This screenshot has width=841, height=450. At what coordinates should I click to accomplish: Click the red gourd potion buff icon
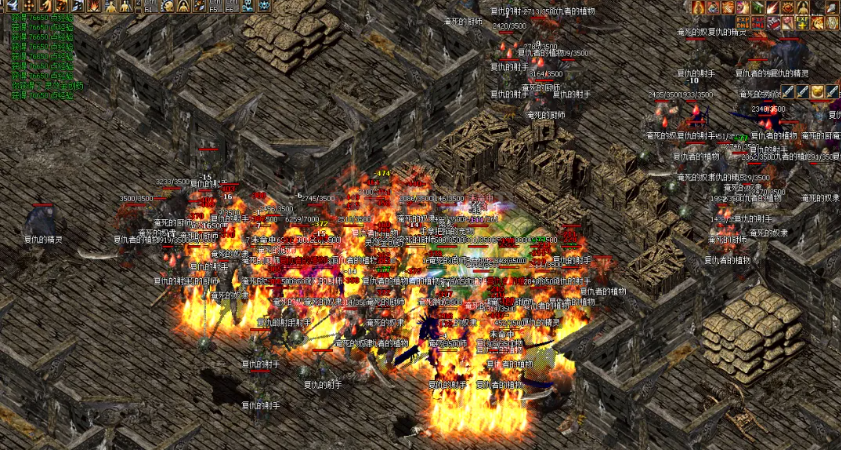pyautogui.click(x=698, y=7)
